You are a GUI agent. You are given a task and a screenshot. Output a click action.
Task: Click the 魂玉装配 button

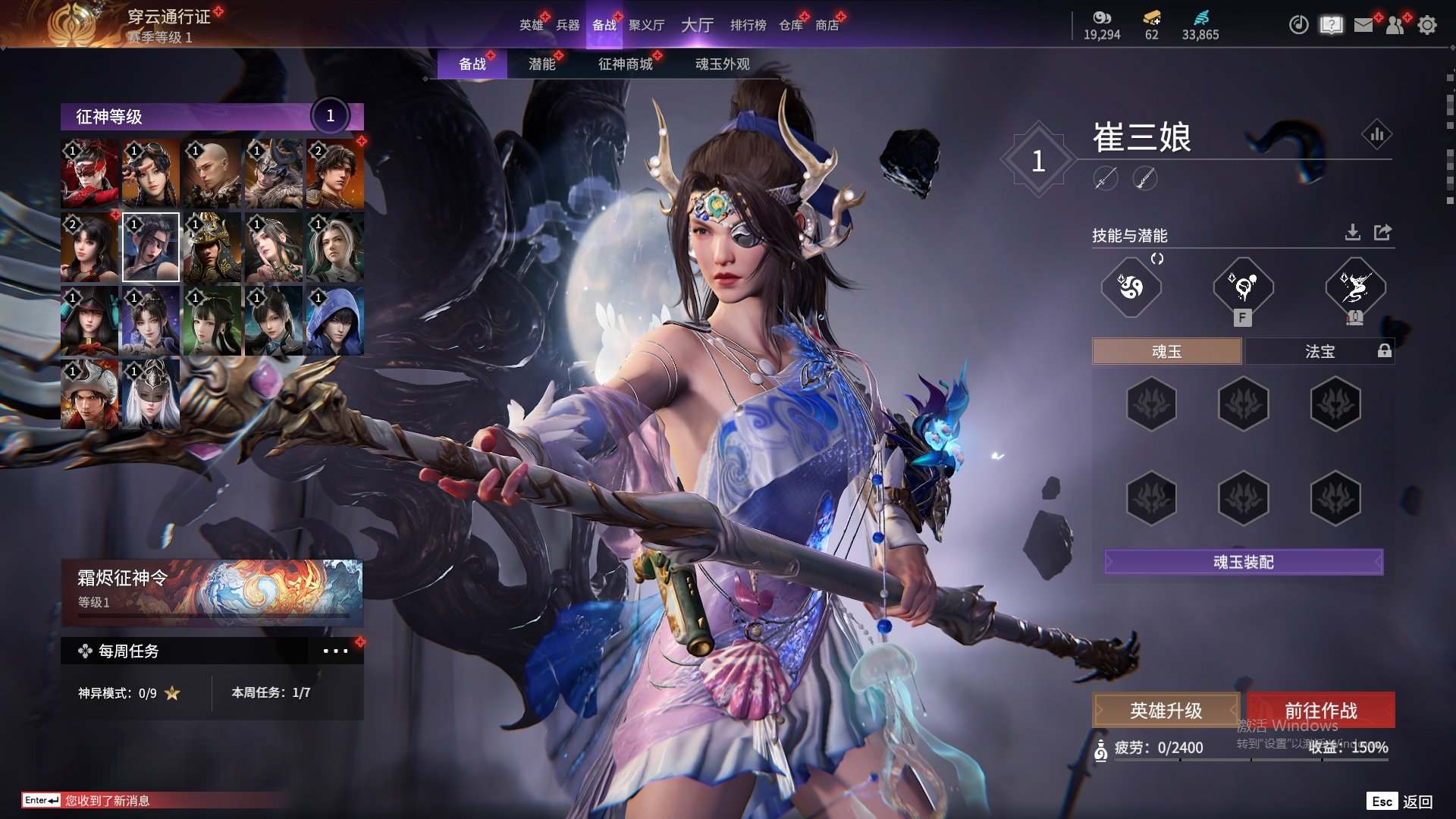(1243, 562)
